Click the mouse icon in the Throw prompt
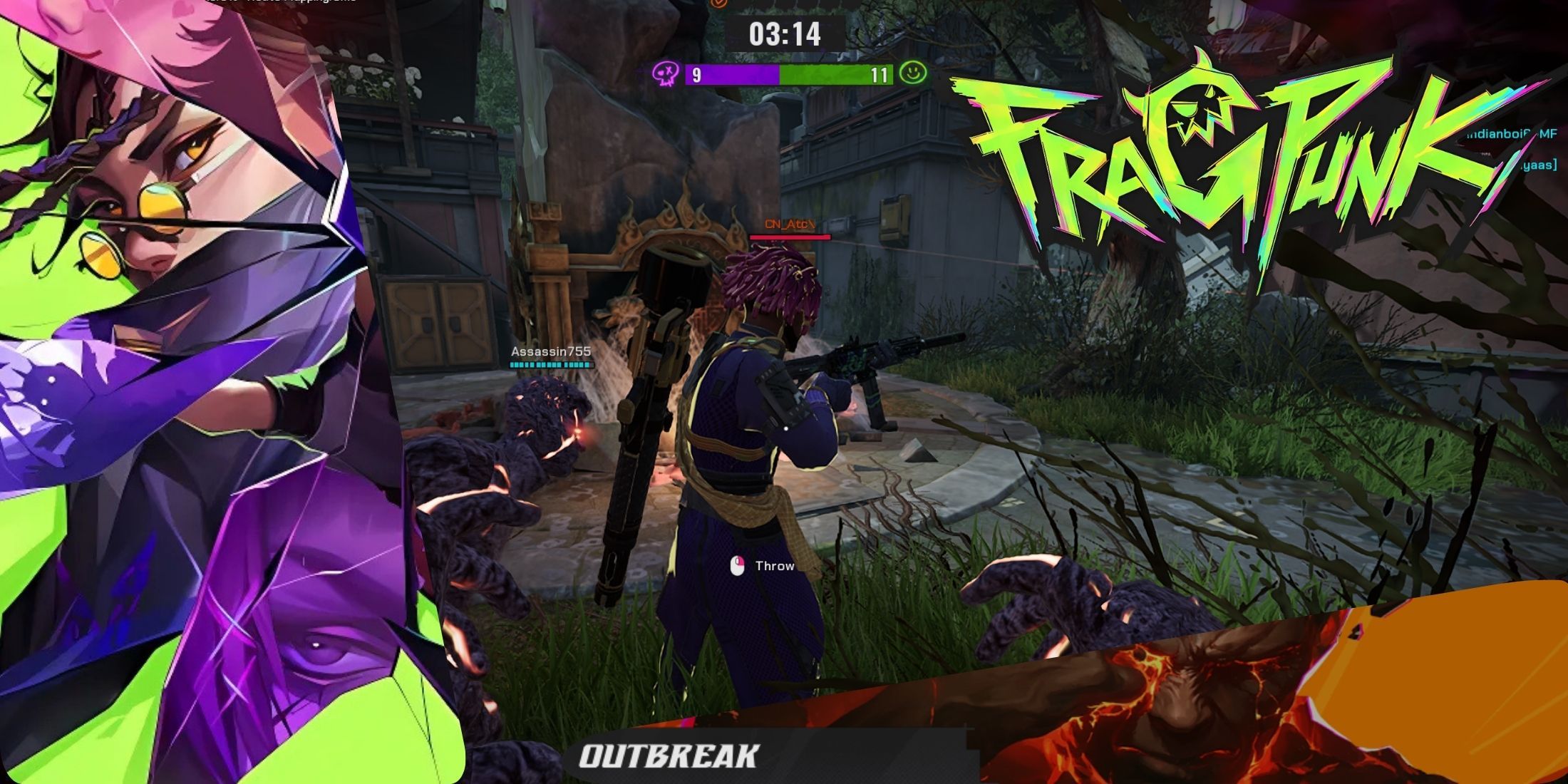This screenshot has height=784, width=1568. pos(739,564)
